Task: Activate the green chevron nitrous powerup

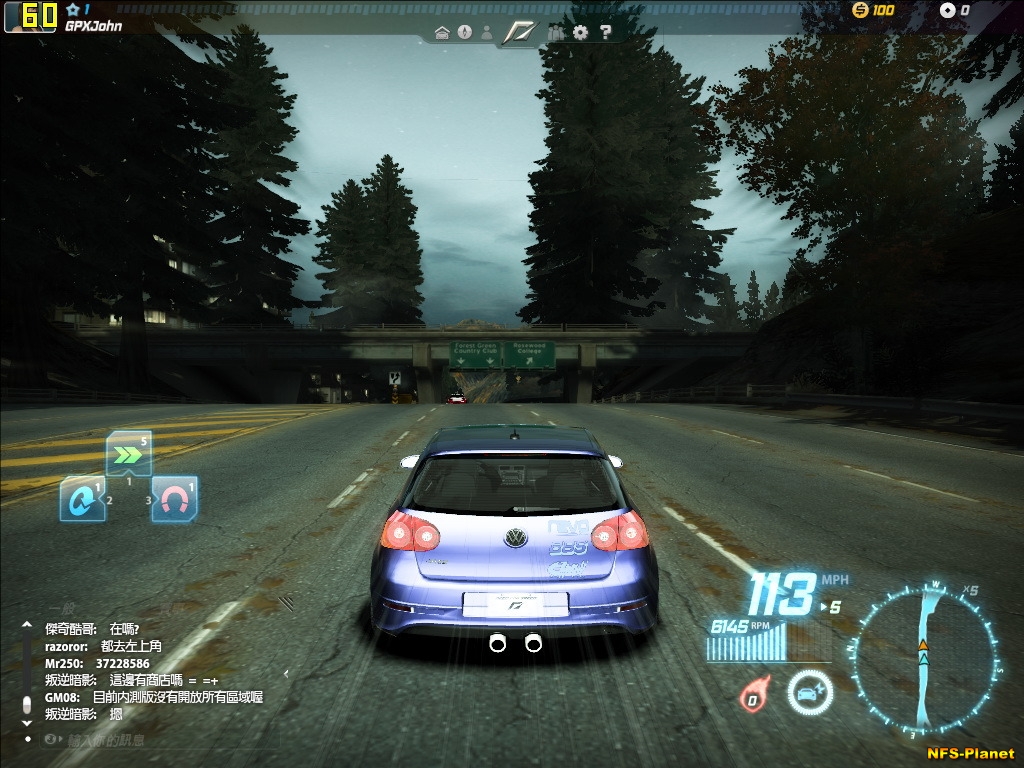Action: (129, 455)
